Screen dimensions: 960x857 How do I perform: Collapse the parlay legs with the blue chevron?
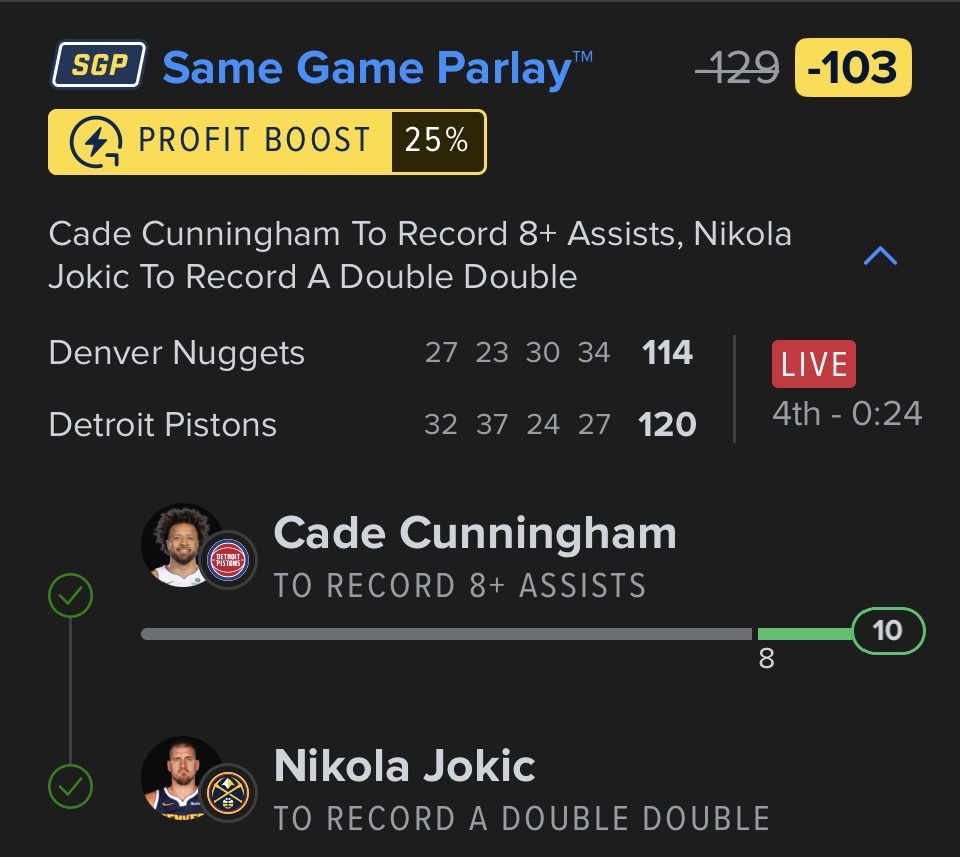point(880,257)
